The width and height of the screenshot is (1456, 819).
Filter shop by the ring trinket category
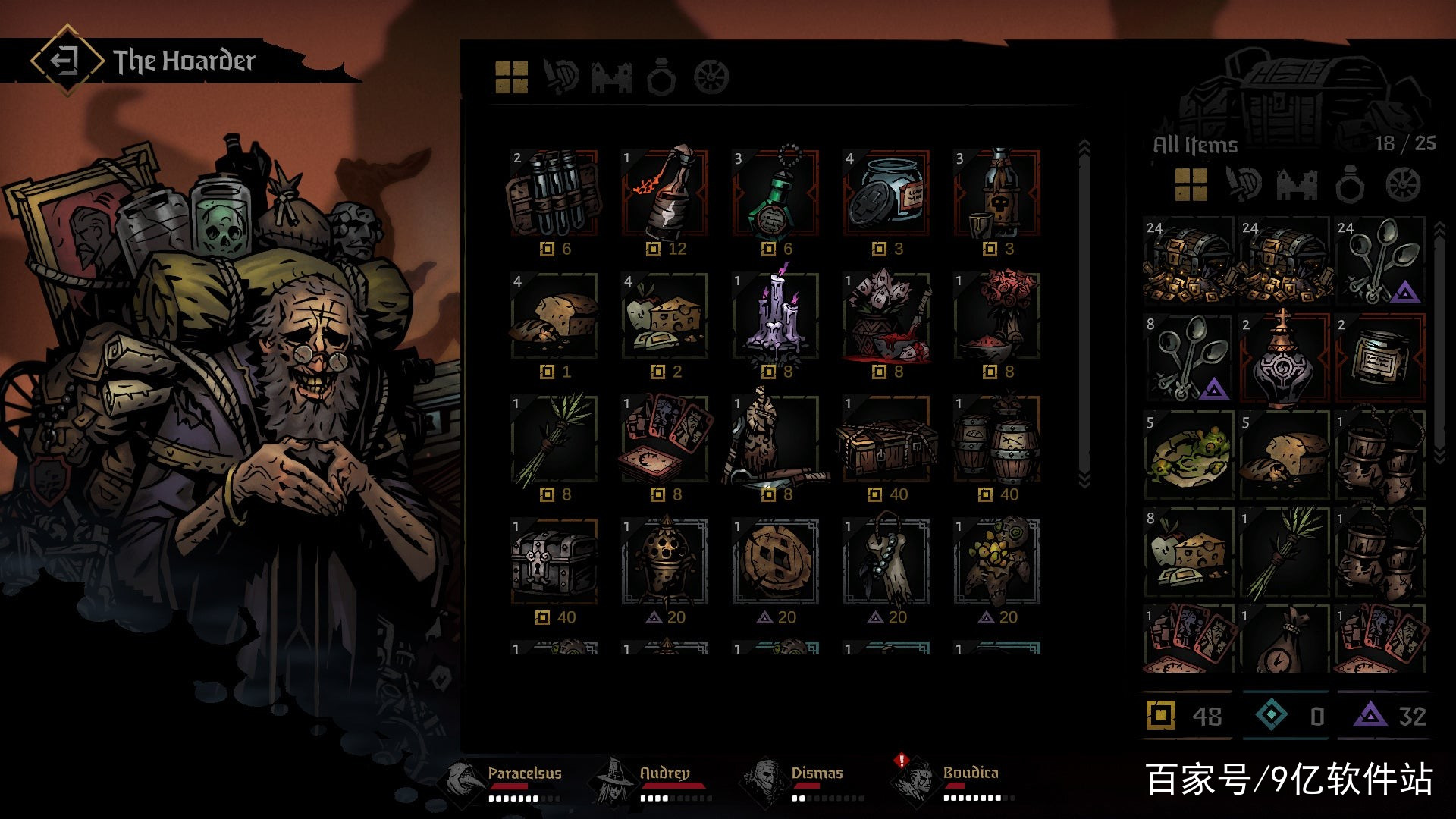pos(661,77)
